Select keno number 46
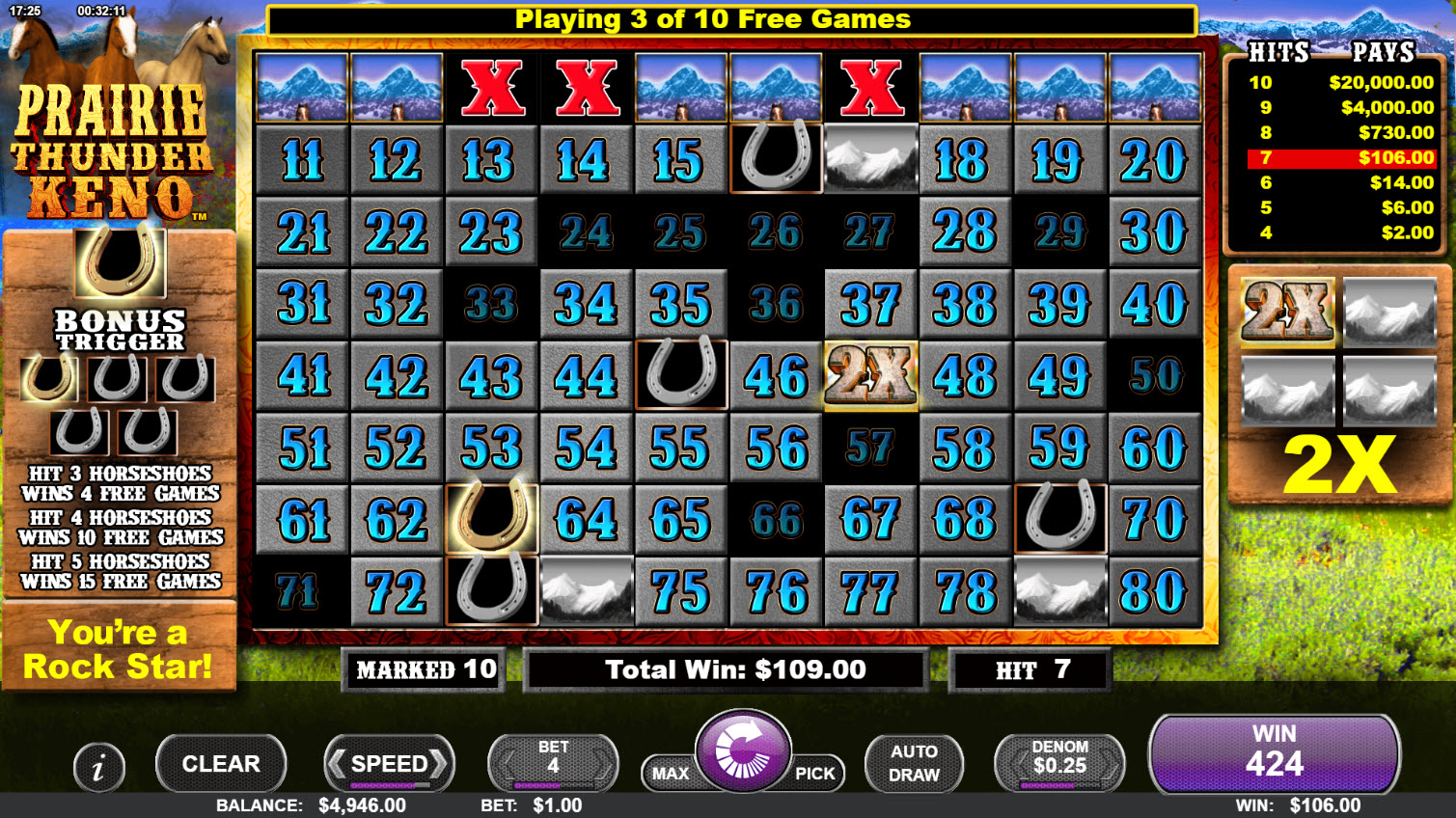The height and width of the screenshot is (818, 1456). point(776,376)
